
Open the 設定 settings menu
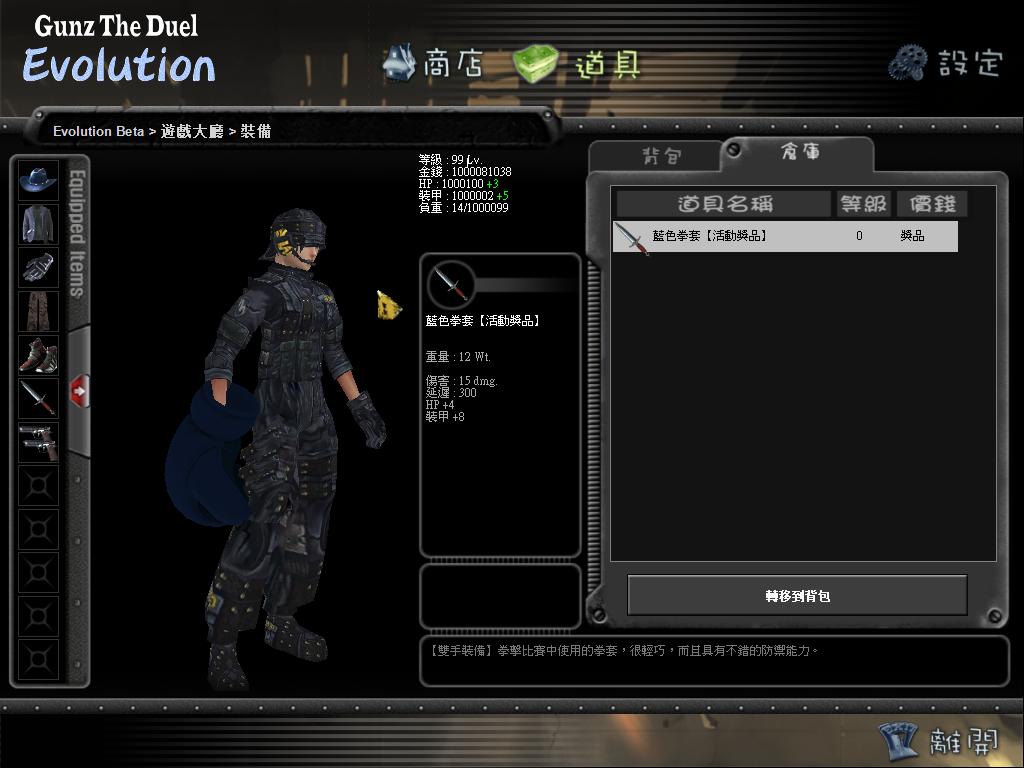click(945, 63)
